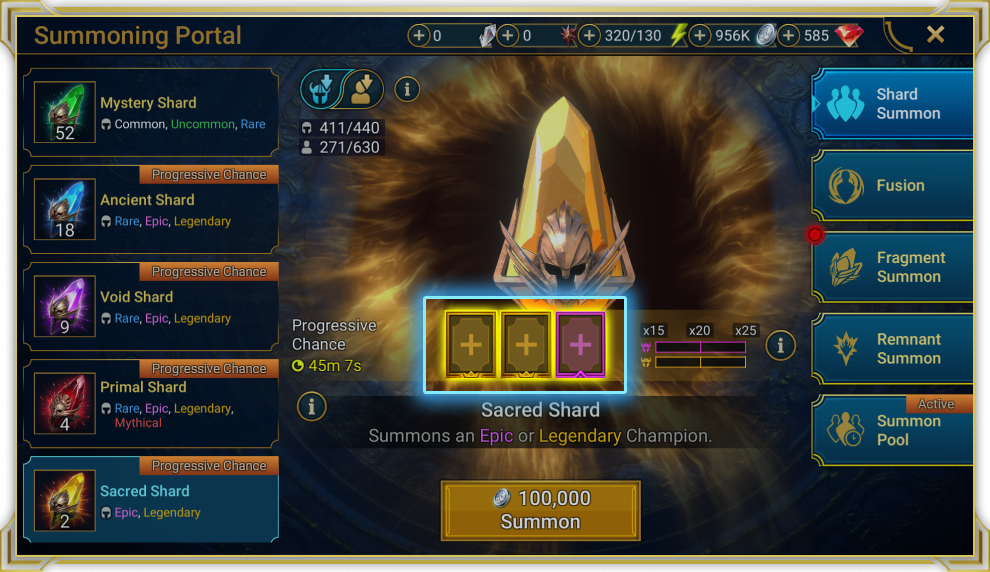Toggle the champion download mode icon
Viewport: 990px width, 572px height.
(x=363, y=89)
